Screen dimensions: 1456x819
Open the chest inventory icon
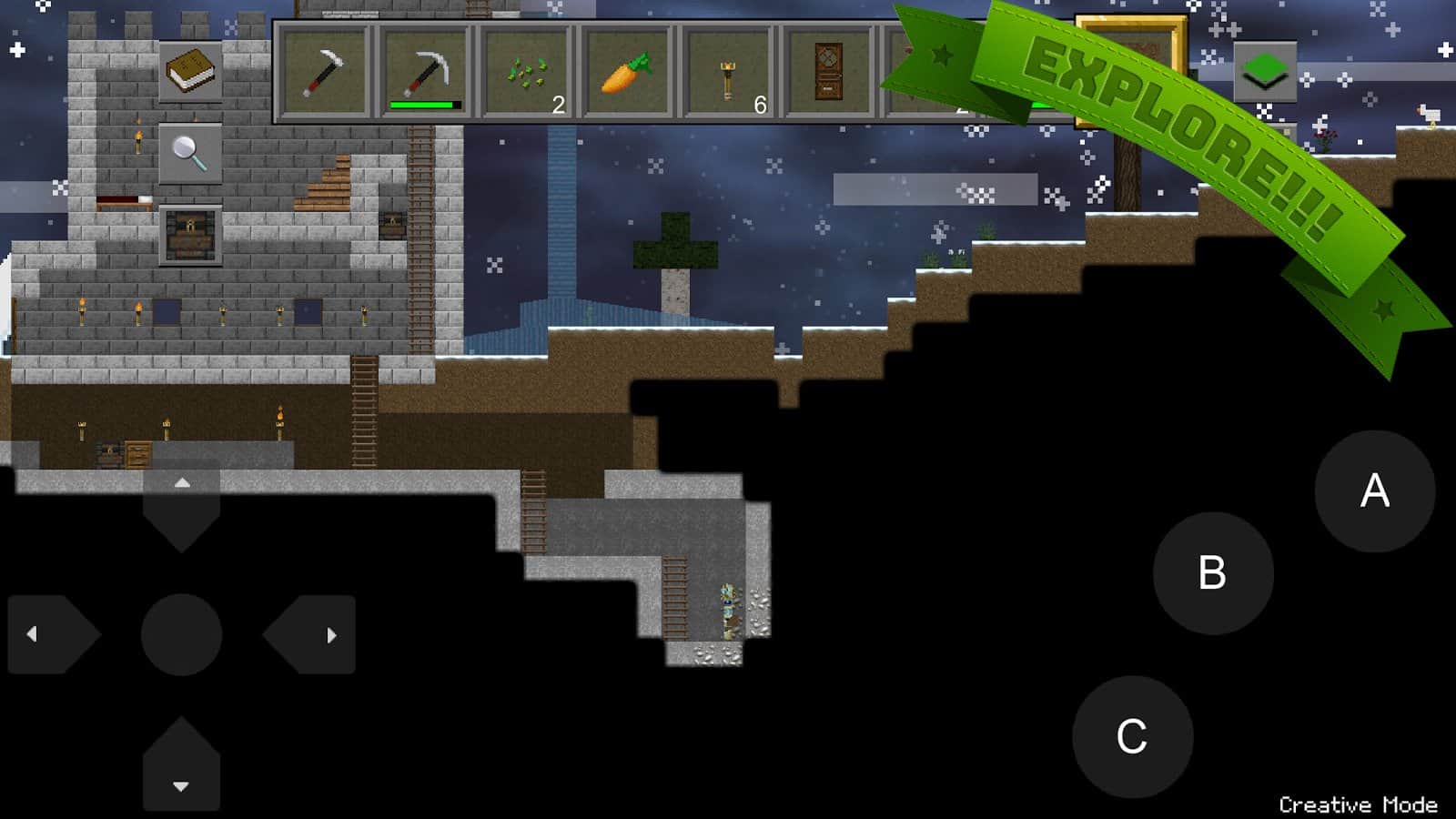(x=190, y=236)
